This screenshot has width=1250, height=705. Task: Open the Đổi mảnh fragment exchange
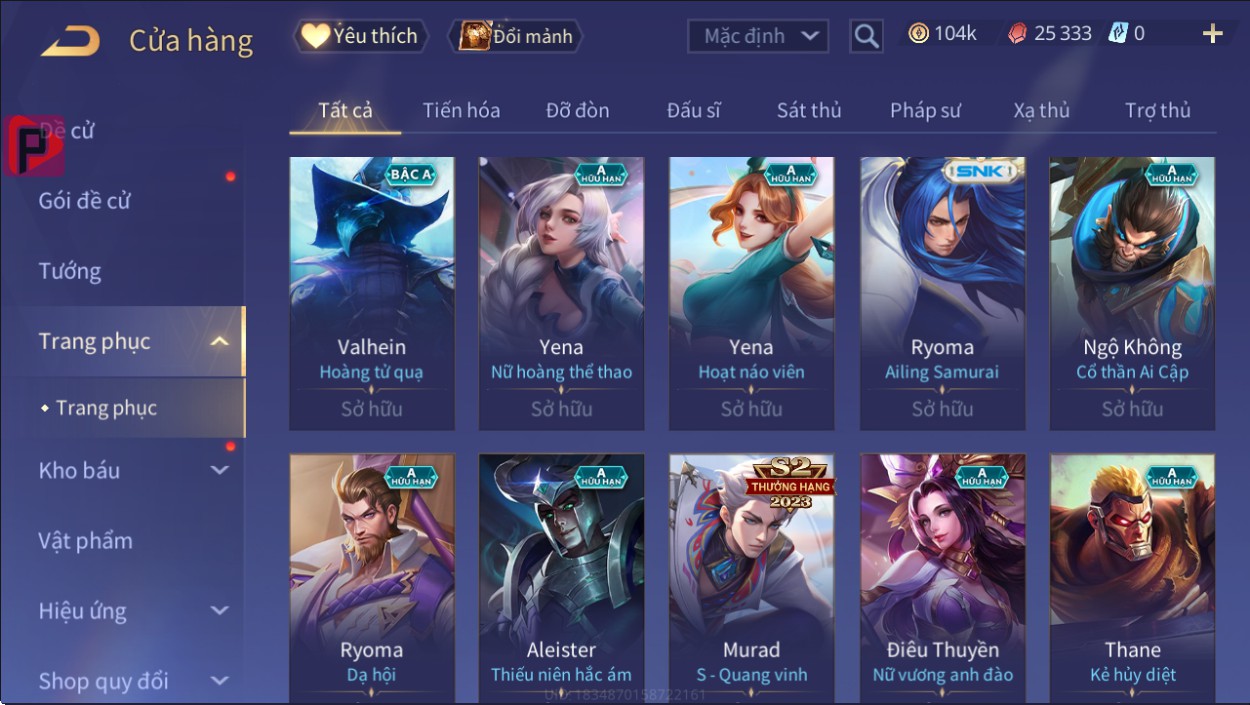(x=516, y=37)
